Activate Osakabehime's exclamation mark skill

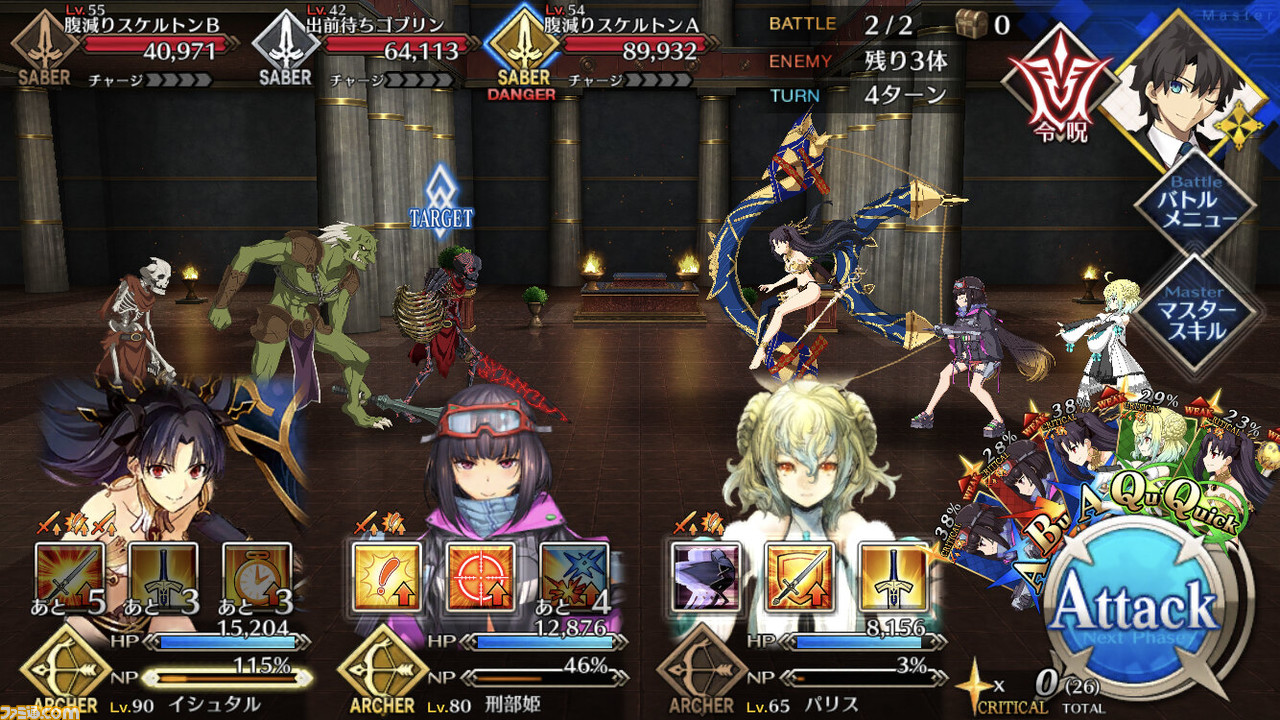click(387, 578)
